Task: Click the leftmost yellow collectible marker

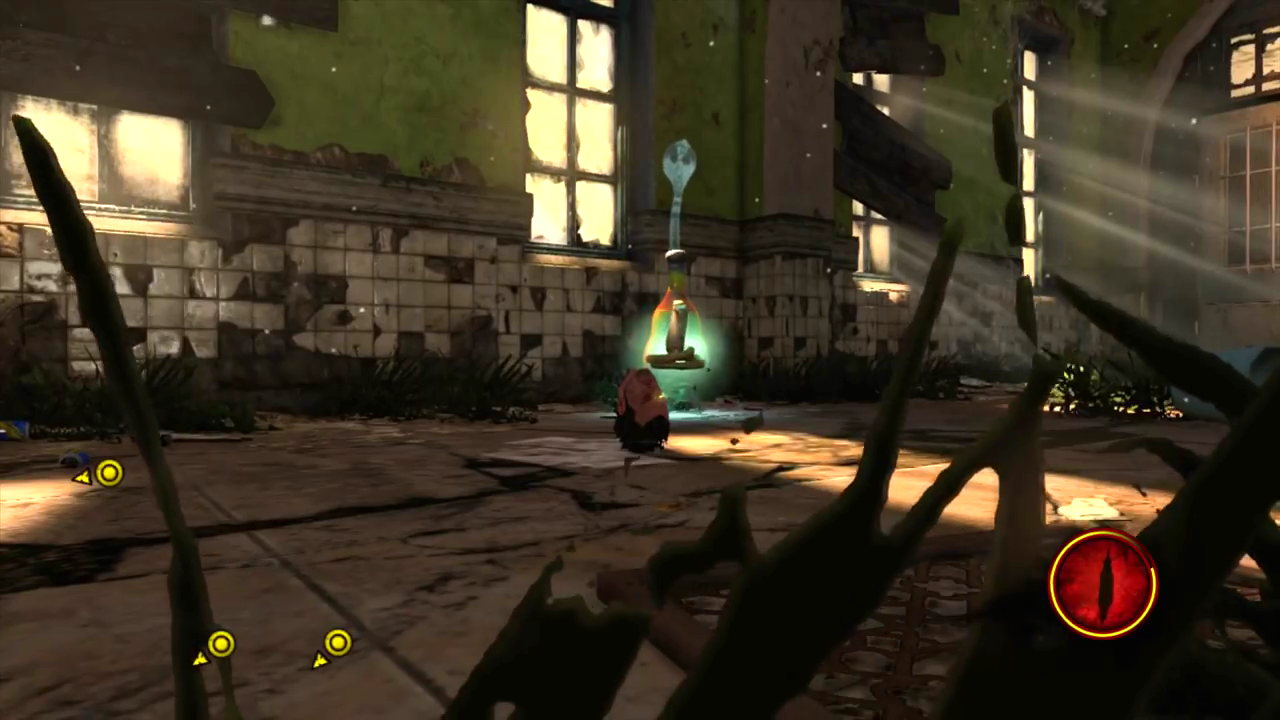Action: [109, 474]
